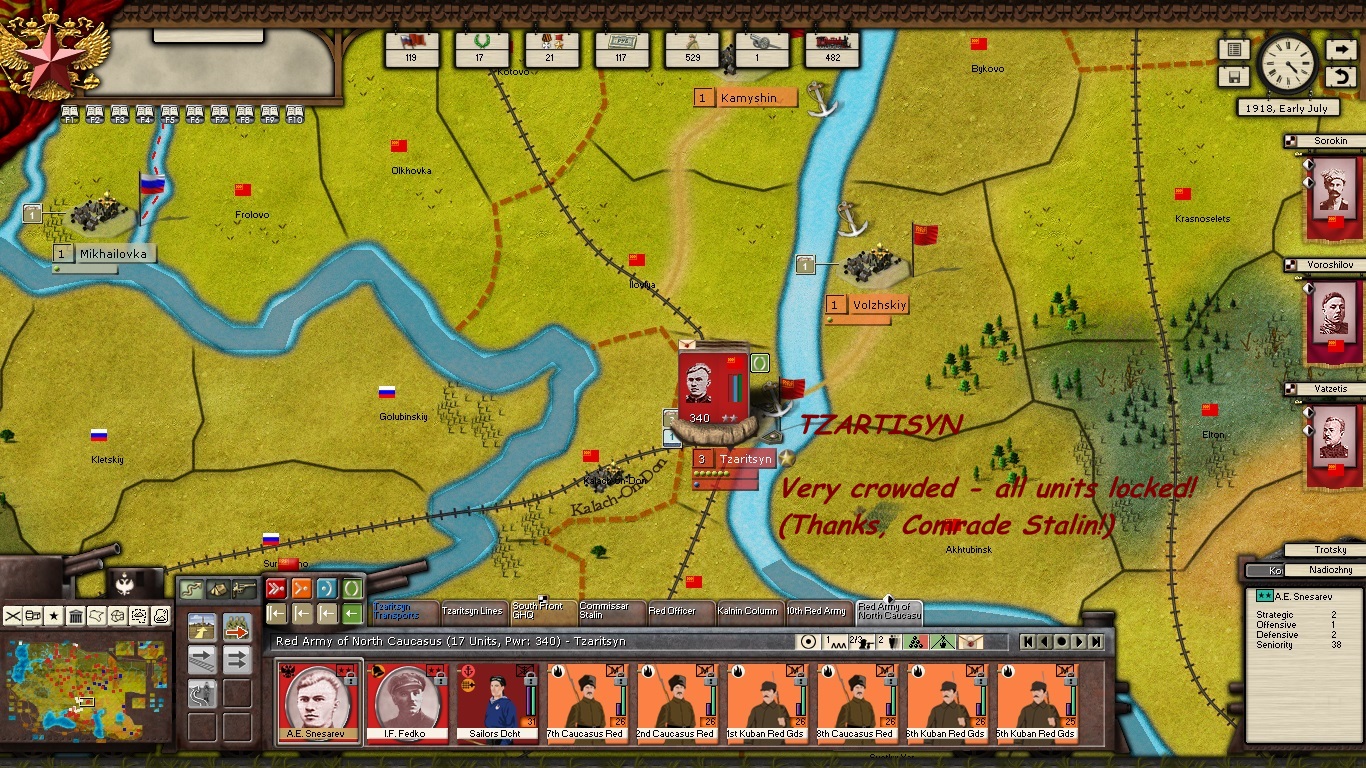Click the minimap of Russia

click(87, 690)
